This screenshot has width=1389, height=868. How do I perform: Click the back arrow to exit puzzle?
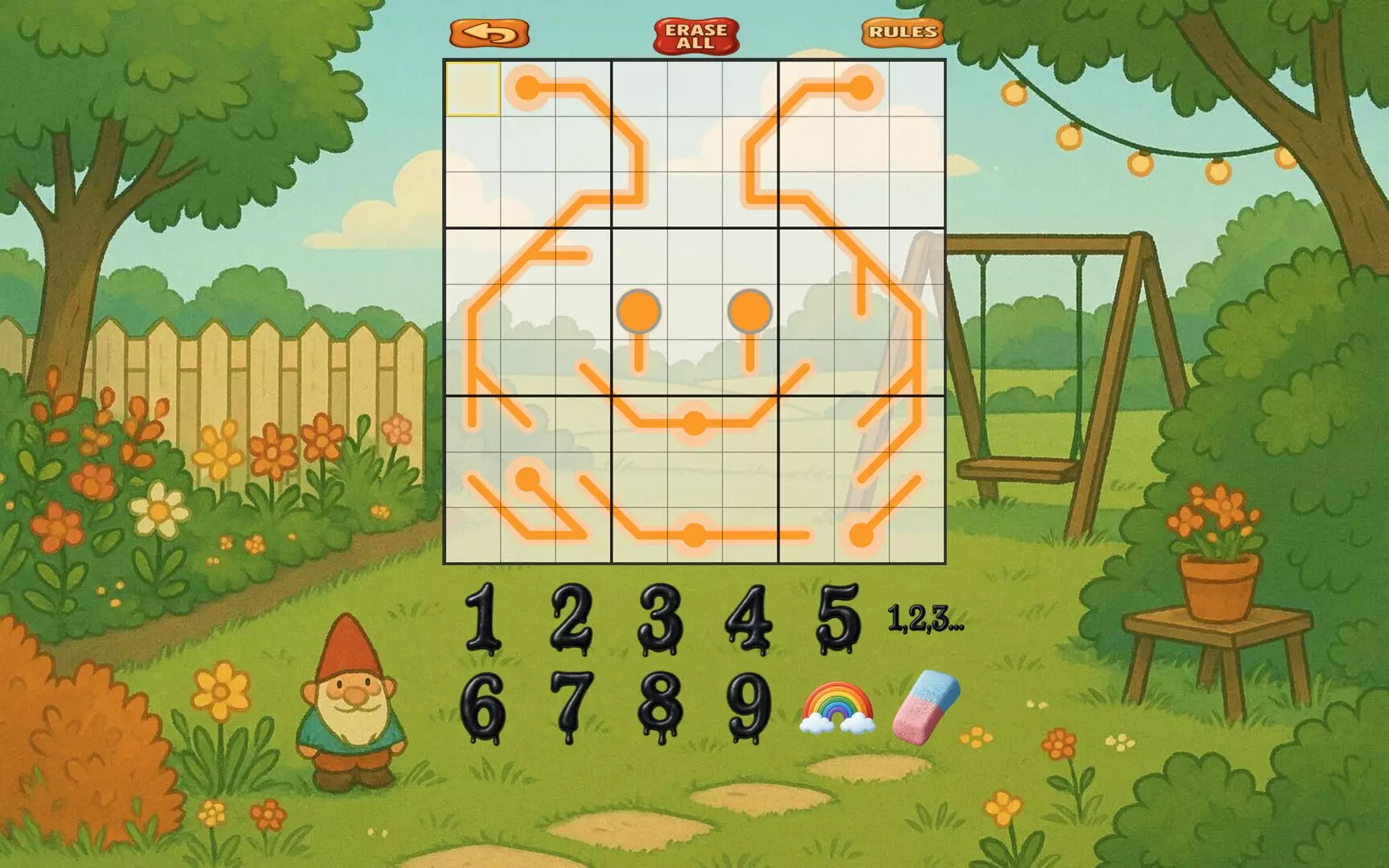pos(489,33)
